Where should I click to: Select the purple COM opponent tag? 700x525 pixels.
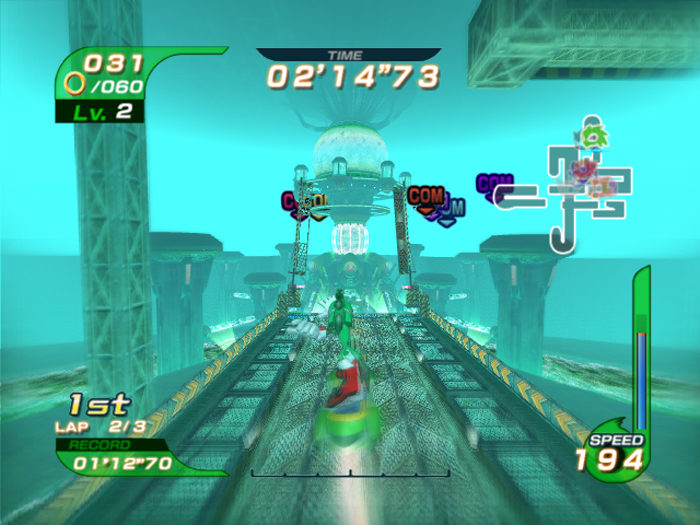(x=493, y=184)
